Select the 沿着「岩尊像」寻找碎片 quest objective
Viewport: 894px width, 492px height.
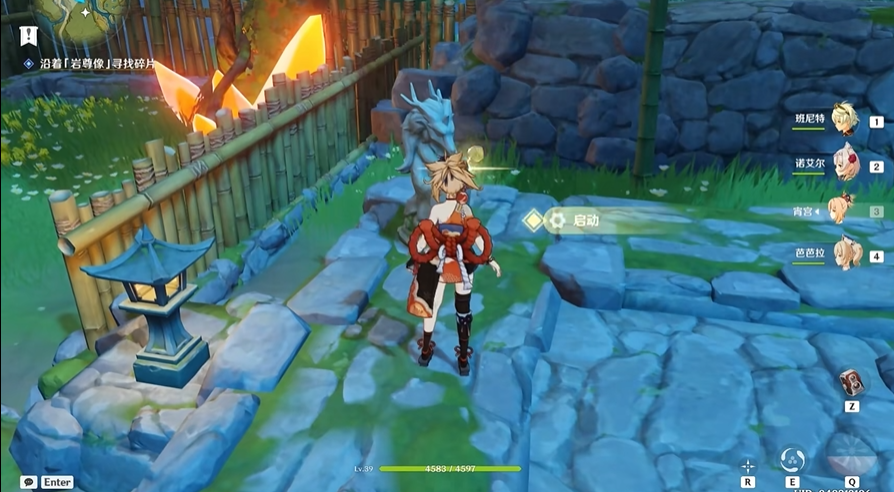(x=89, y=63)
